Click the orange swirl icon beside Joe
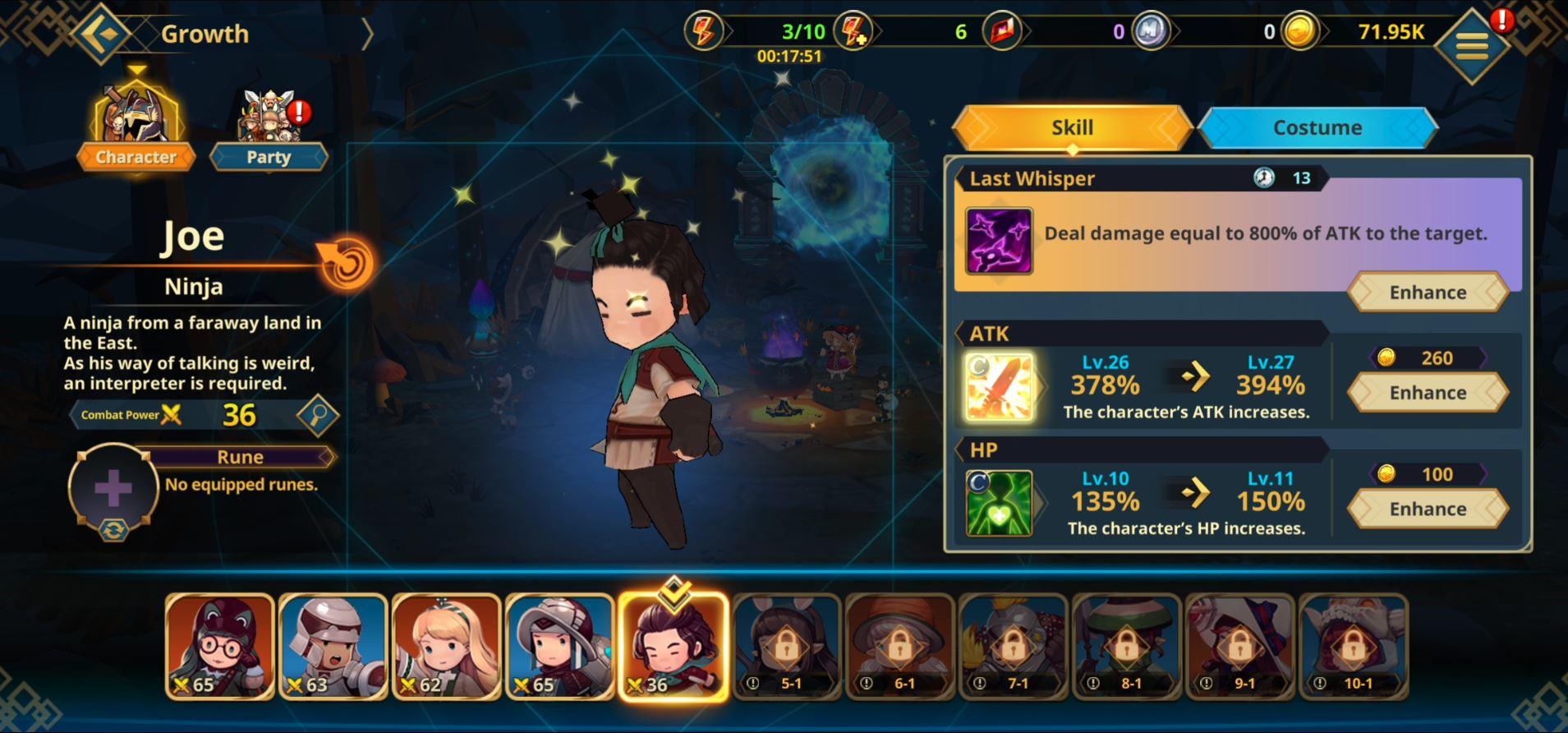 tap(346, 263)
